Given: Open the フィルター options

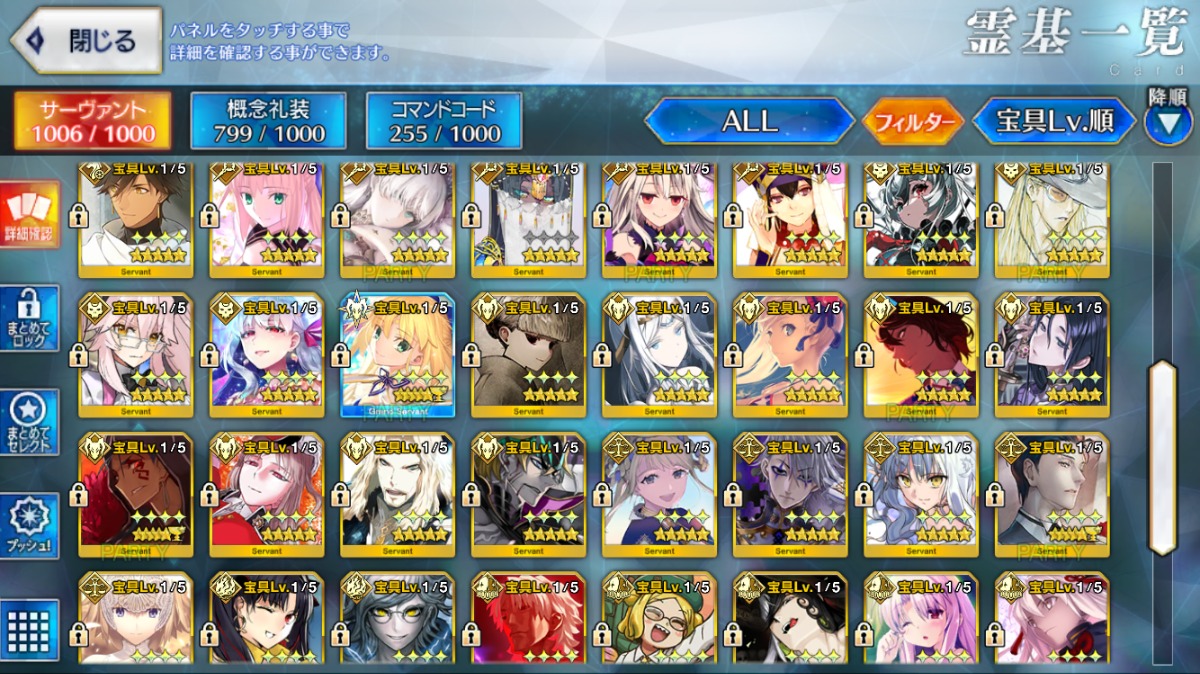Looking at the screenshot, I should point(912,123).
